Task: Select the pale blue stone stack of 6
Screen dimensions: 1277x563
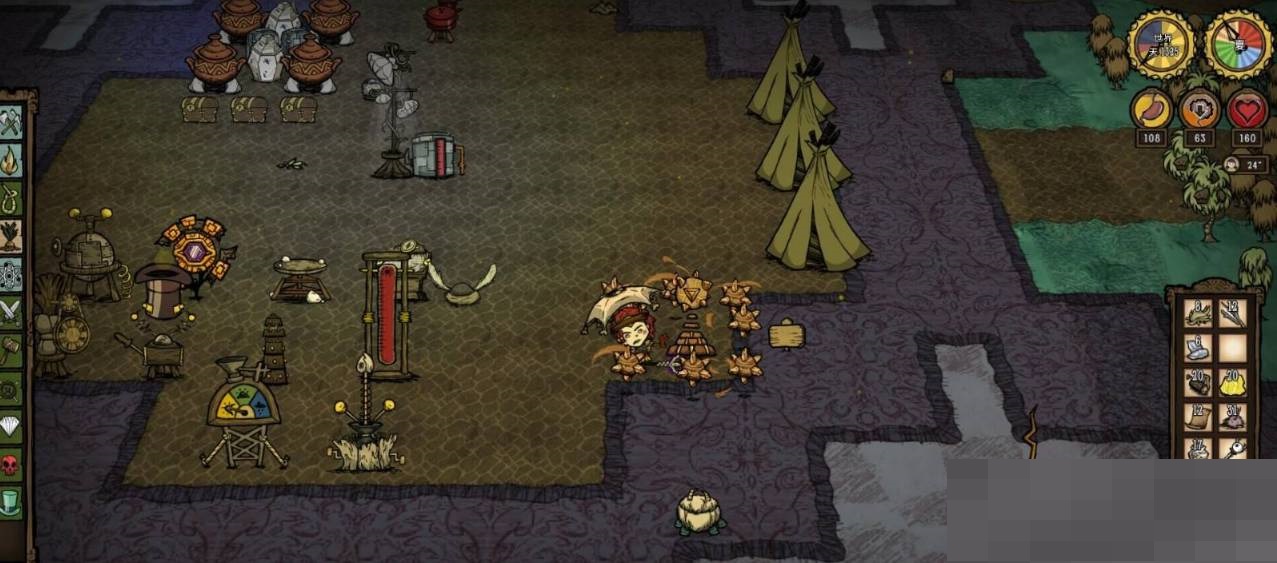Action: [x=1198, y=348]
